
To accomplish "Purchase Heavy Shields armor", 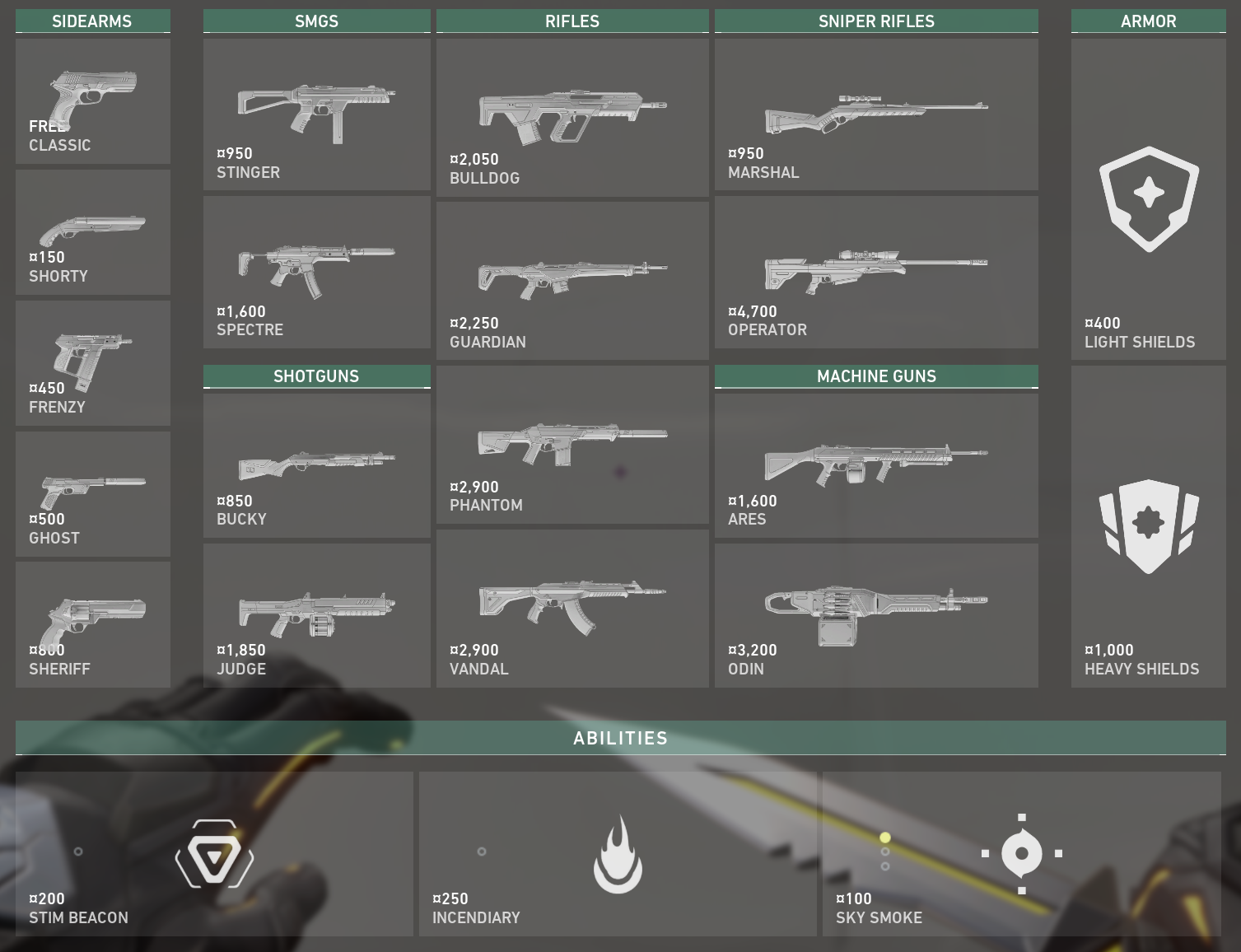I will tap(1148, 526).
